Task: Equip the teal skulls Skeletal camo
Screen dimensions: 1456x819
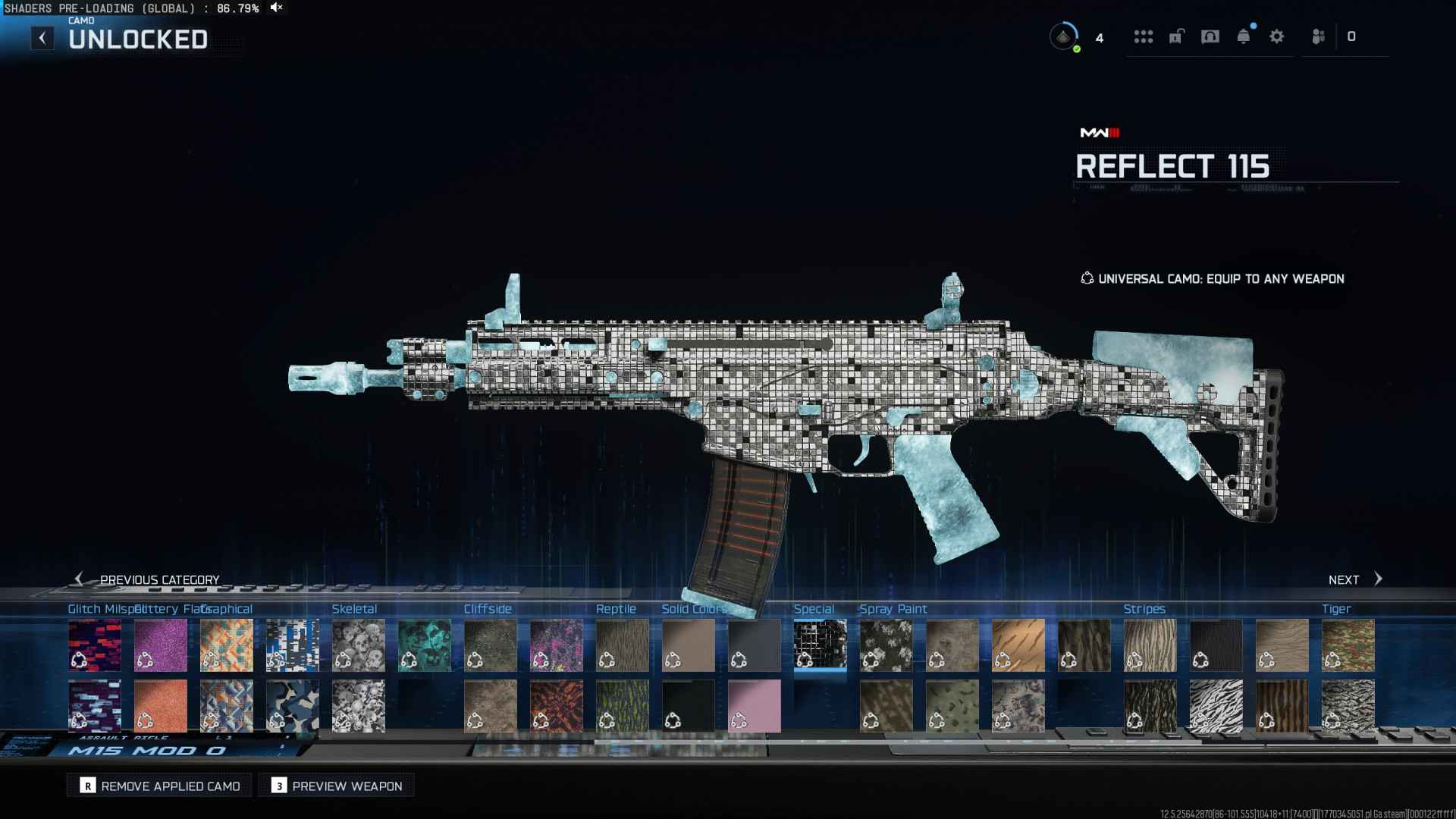Action: point(425,645)
